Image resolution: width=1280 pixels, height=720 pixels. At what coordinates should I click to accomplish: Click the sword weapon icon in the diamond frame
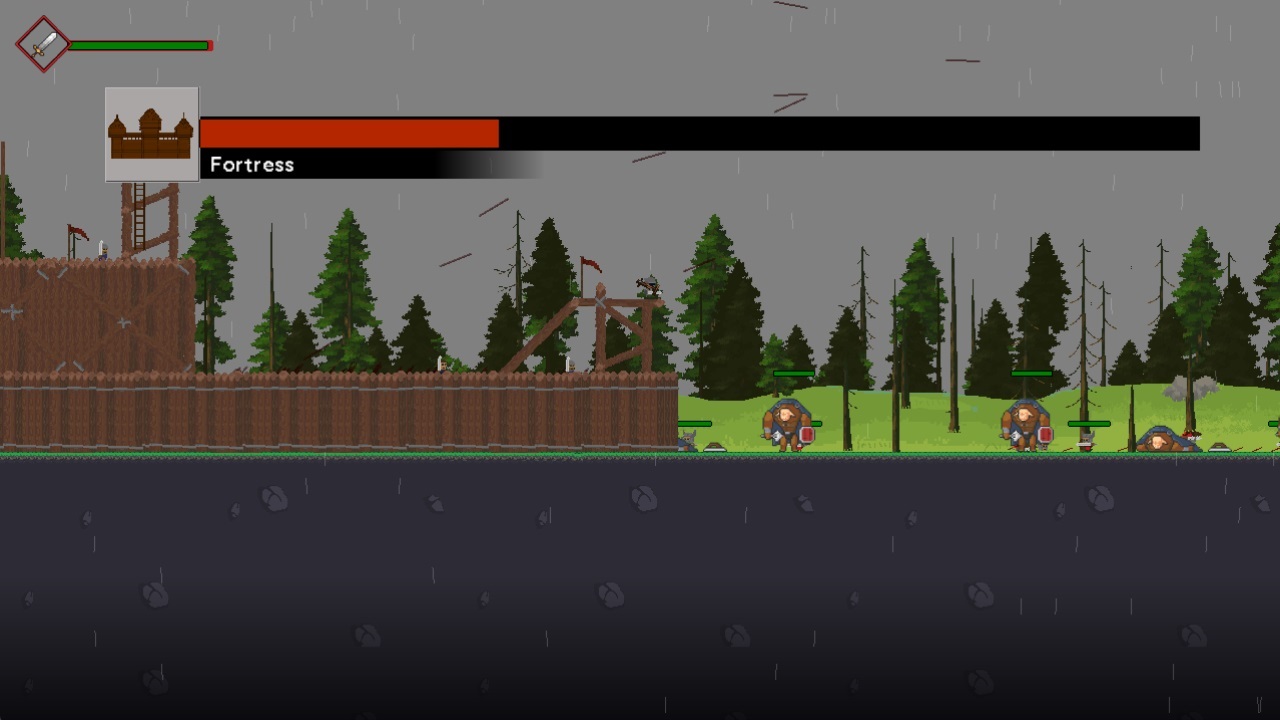pos(41,43)
